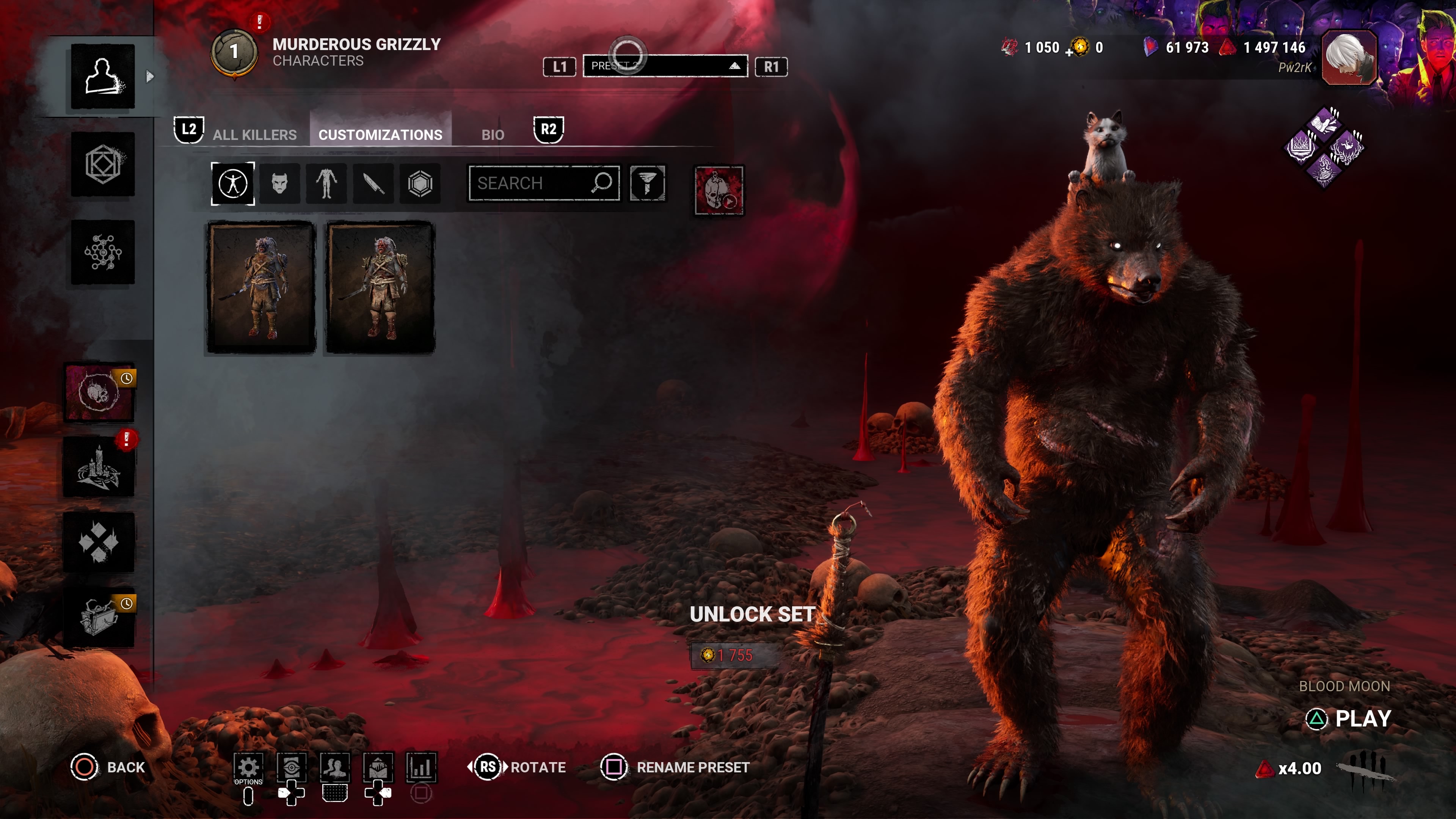Pick the second red-faced Oni outfit thumbnail
Image resolution: width=1456 pixels, height=819 pixels.
(x=380, y=287)
